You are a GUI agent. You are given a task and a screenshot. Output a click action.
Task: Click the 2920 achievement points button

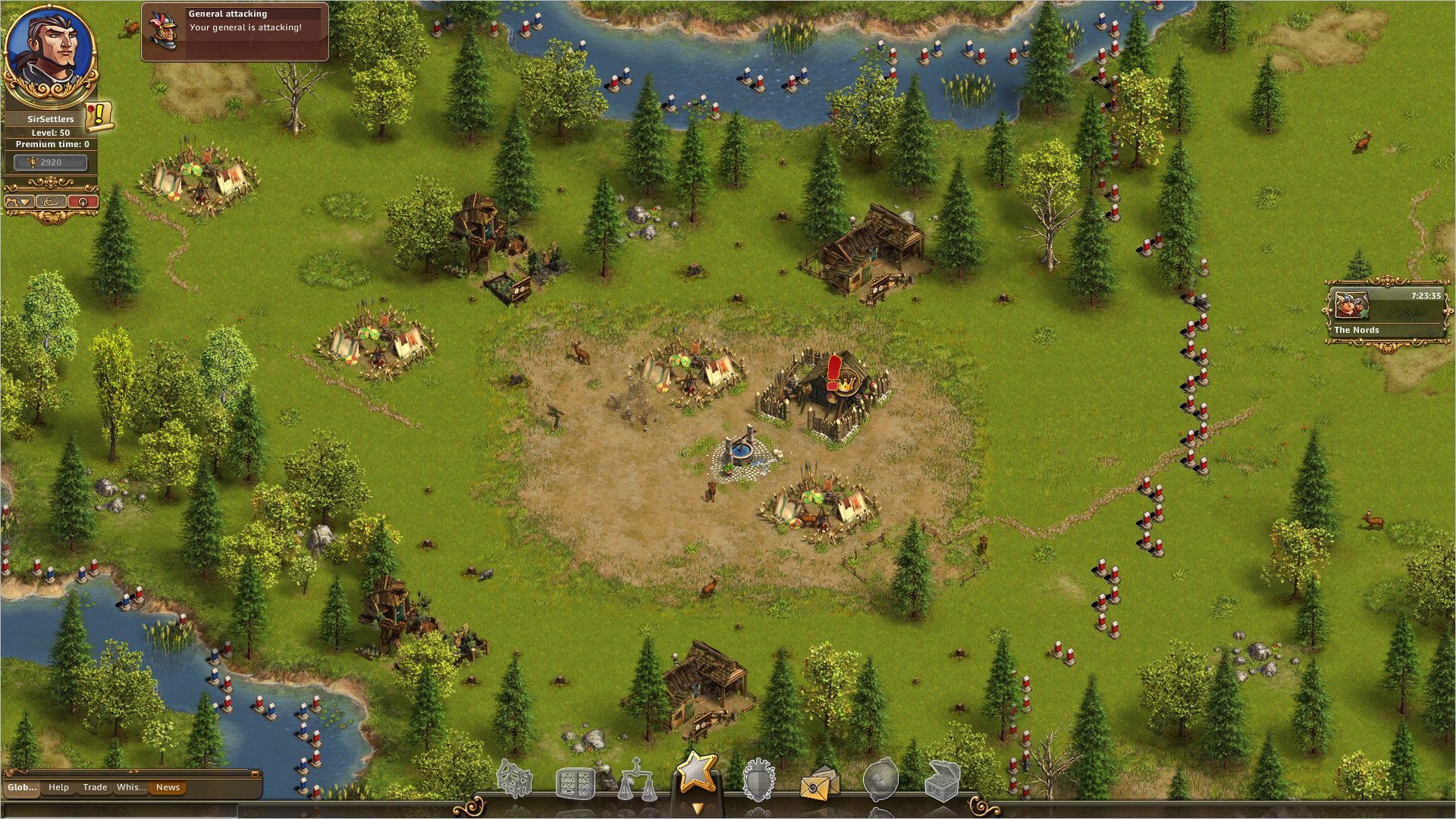coord(50,162)
